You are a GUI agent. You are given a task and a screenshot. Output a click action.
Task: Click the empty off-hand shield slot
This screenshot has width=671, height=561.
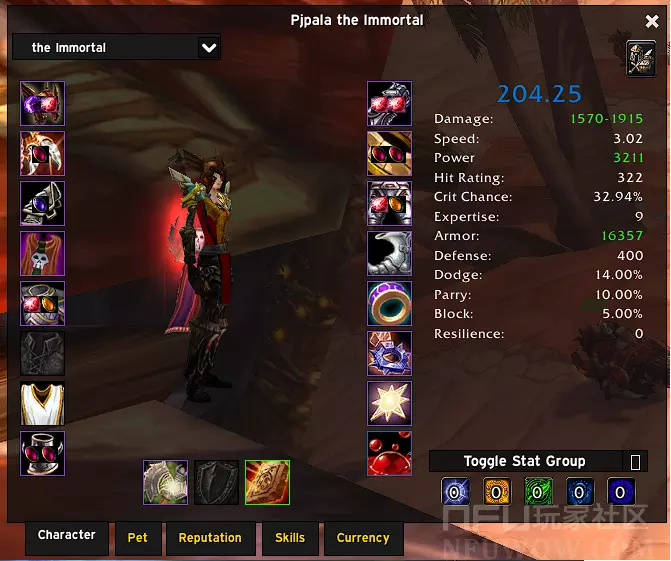click(x=217, y=483)
